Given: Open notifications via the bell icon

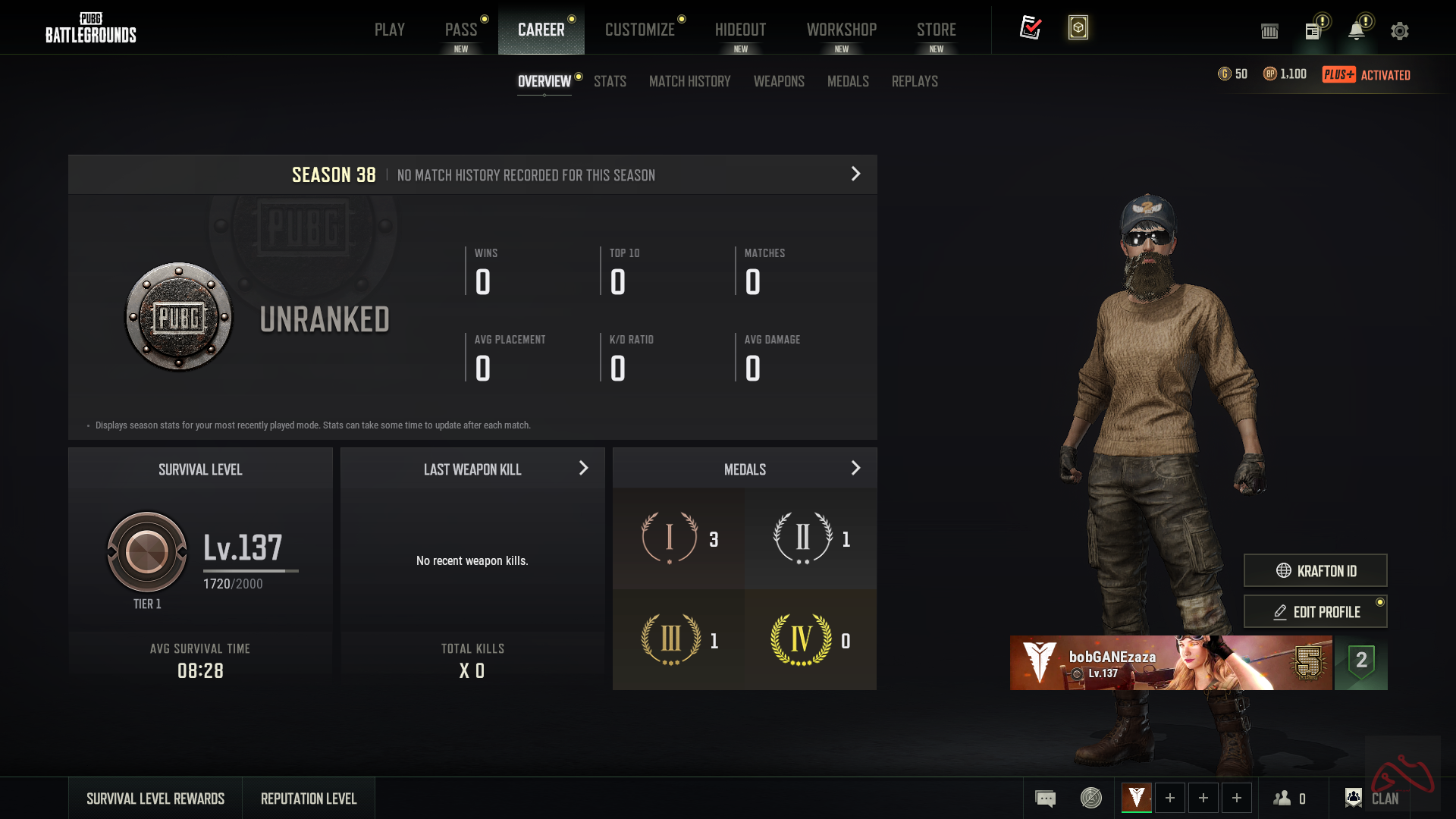Looking at the screenshot, I should click(1357, 31).
